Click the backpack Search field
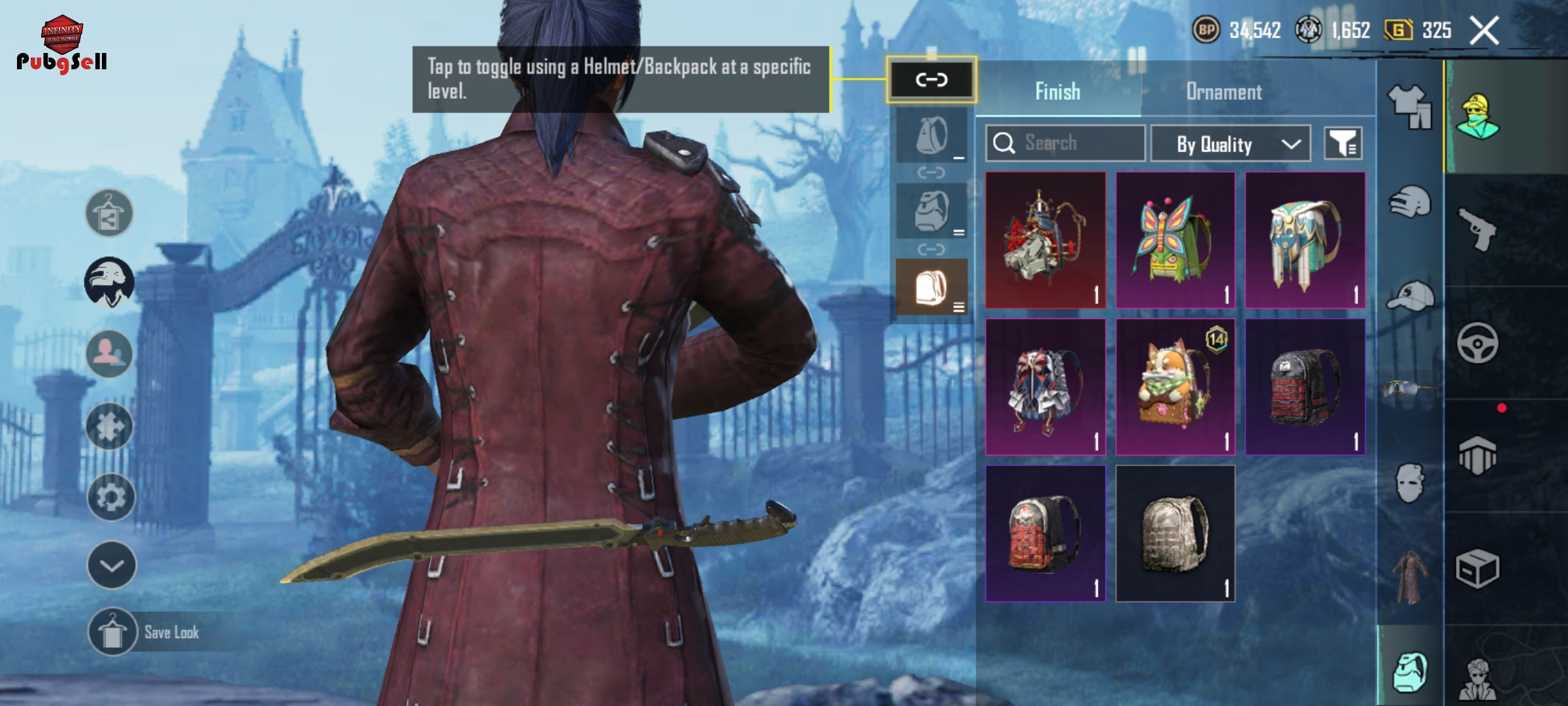 [1065, 143]
